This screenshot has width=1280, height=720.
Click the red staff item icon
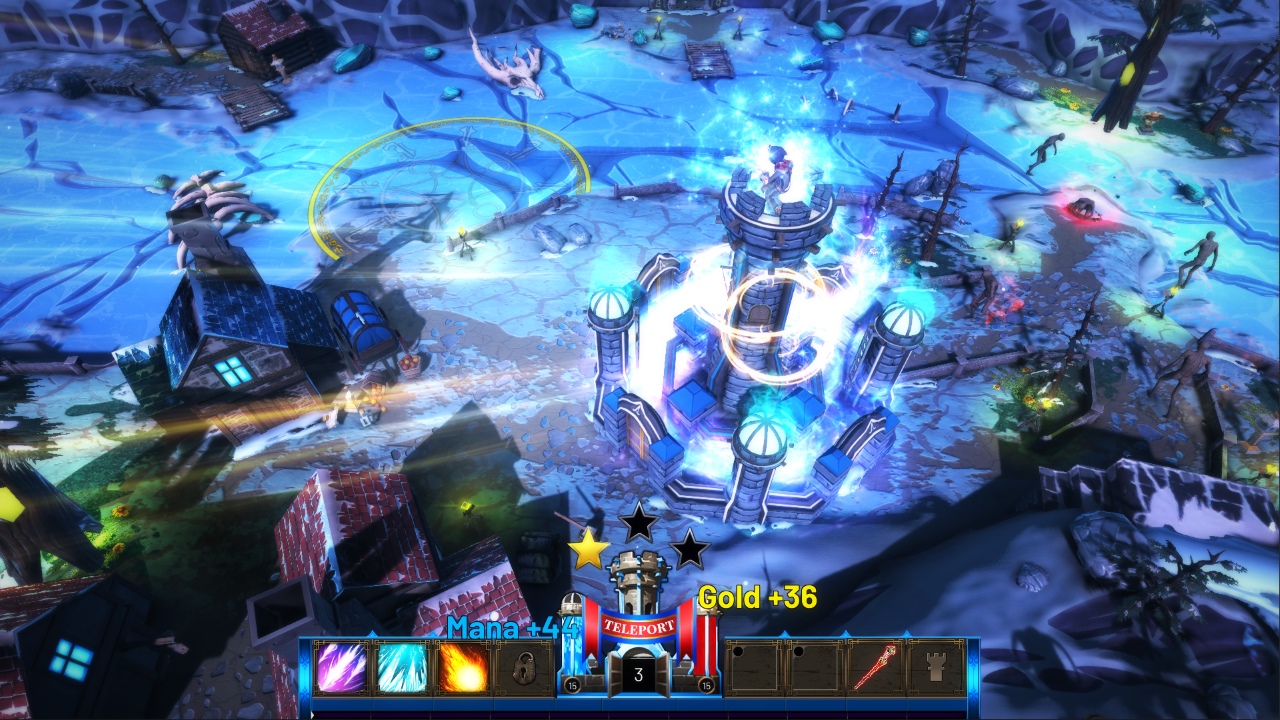[873, 666]
